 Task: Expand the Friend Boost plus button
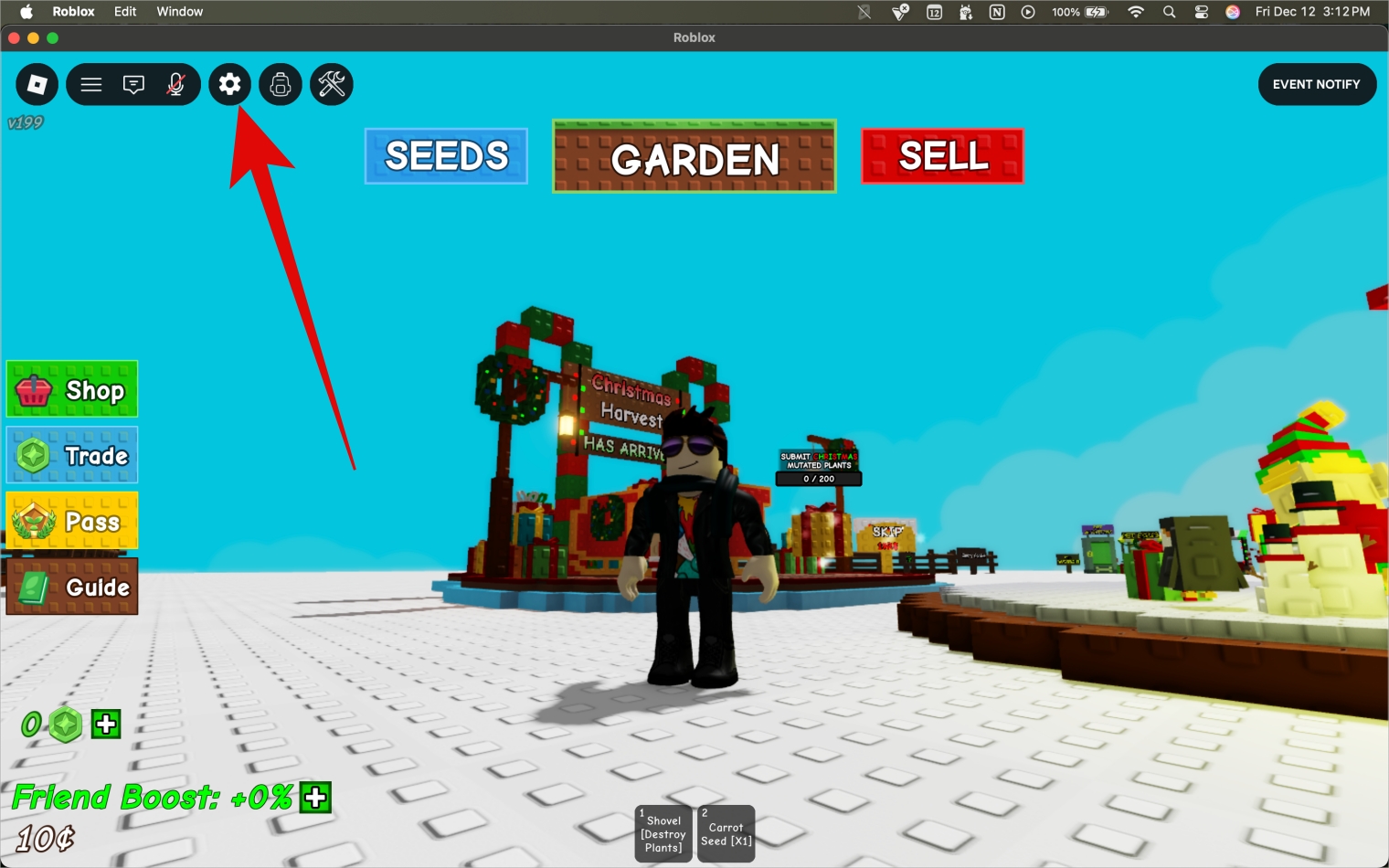(x=314, y=798)
